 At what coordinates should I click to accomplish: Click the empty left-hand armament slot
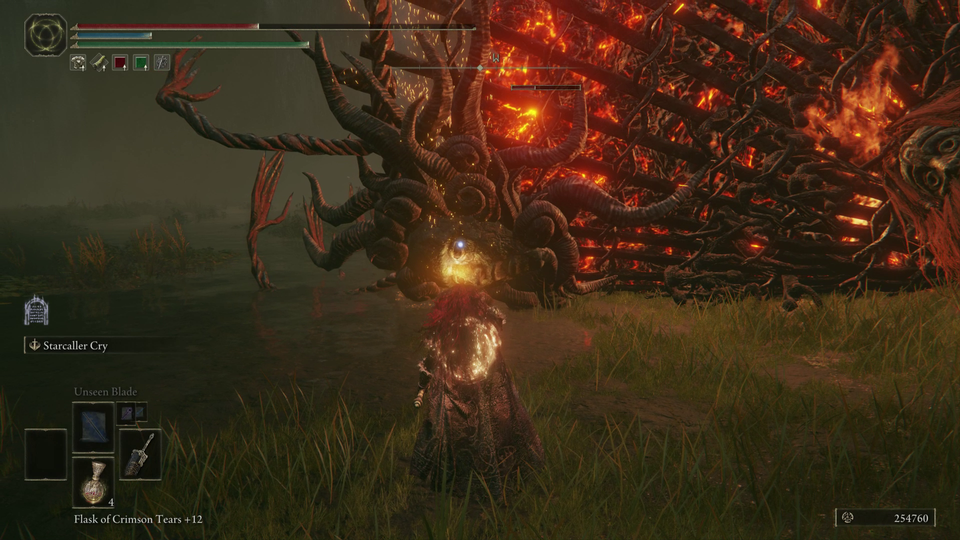coord(46,454)
